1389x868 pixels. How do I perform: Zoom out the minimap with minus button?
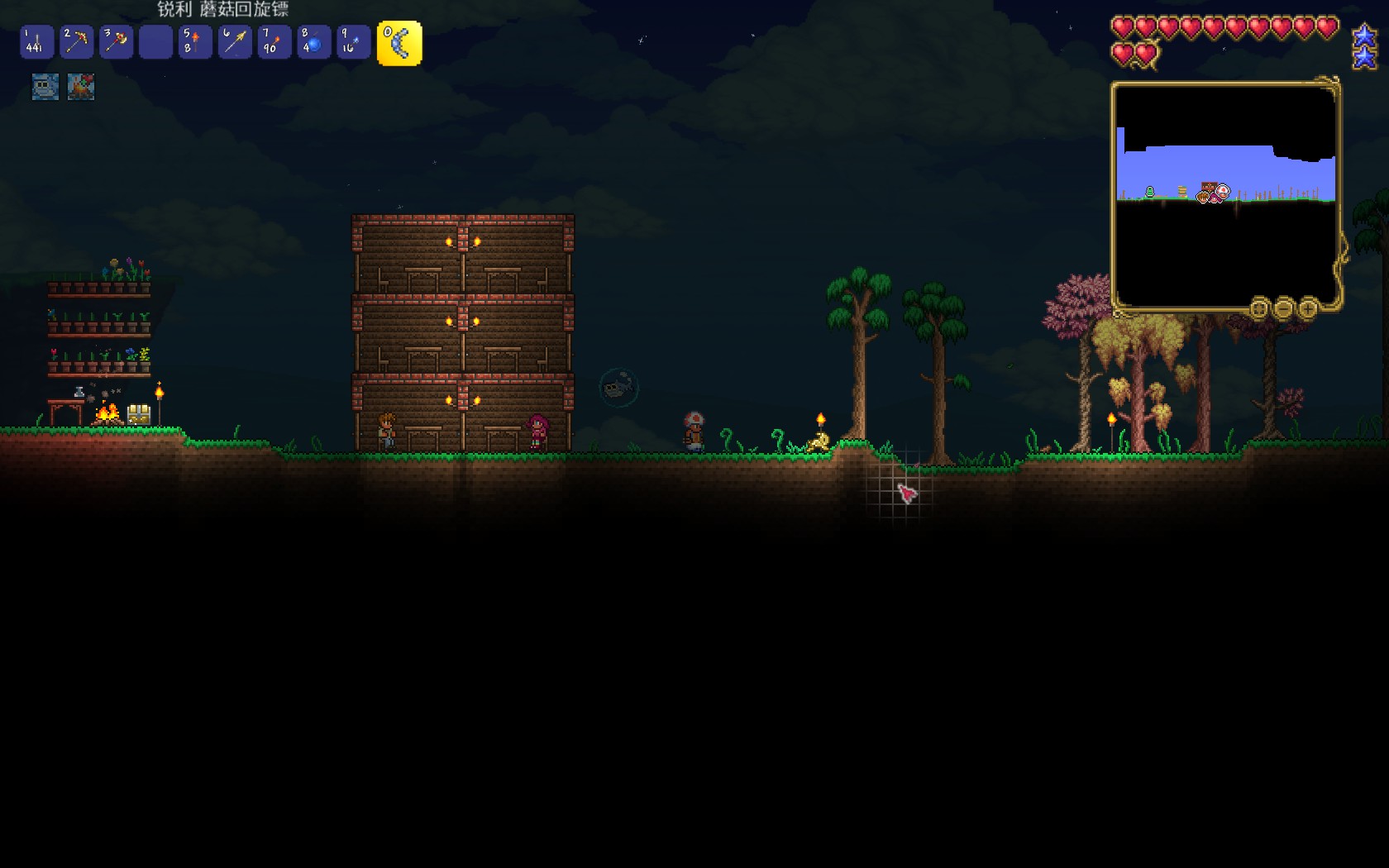[x=1283, y=309]
